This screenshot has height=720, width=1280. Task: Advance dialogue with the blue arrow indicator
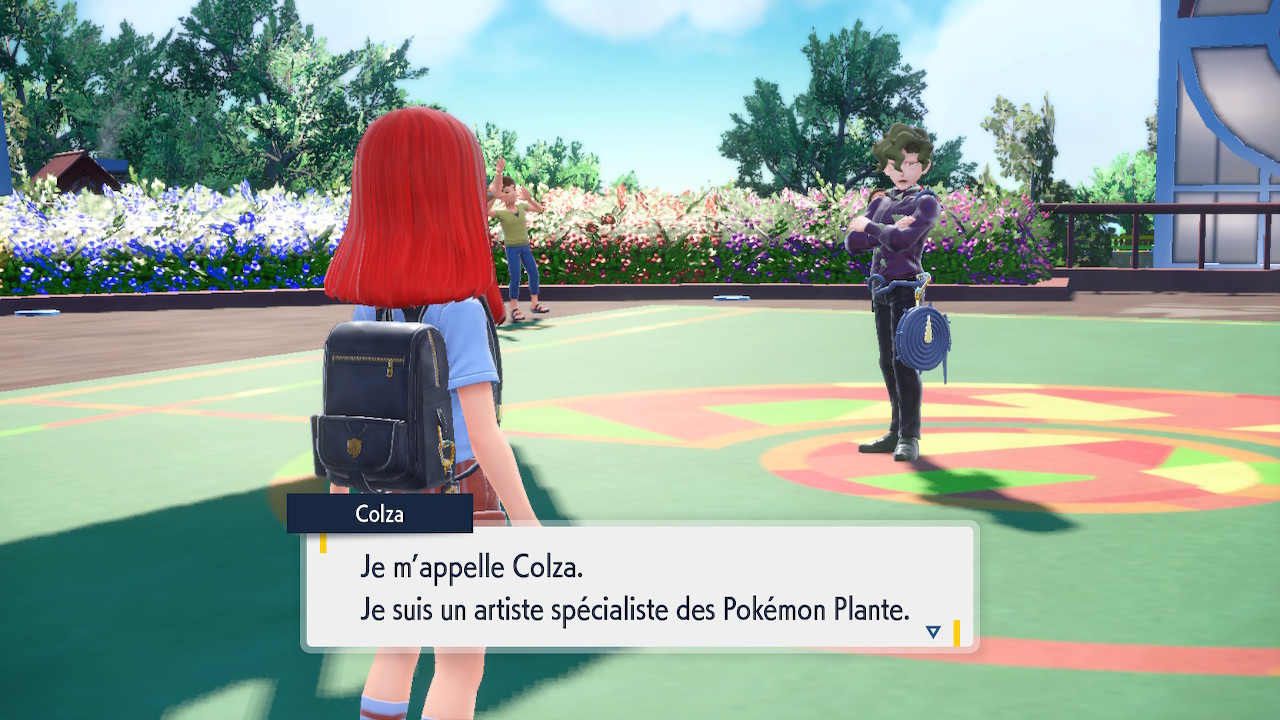pos(933,632)
